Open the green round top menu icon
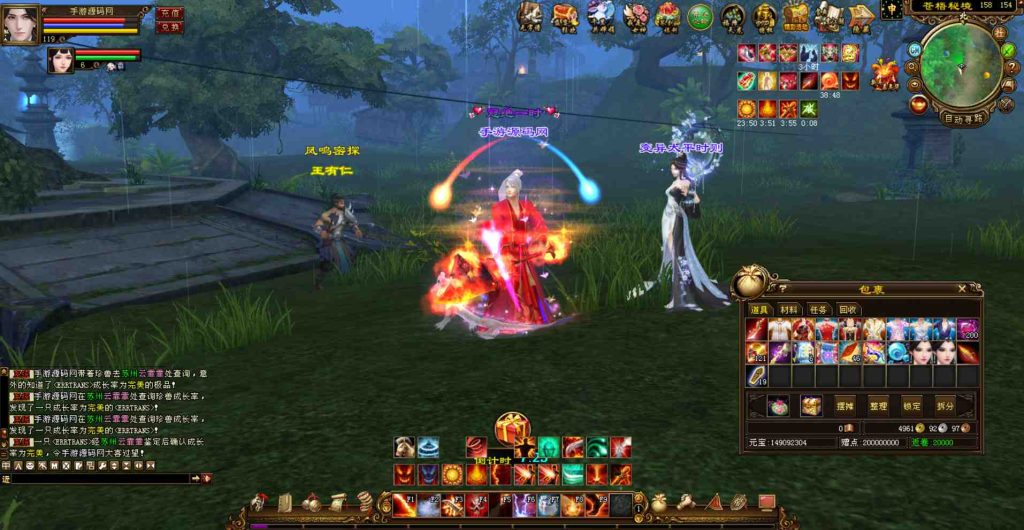Viewport: 1024px width, 530px height. 700,16
